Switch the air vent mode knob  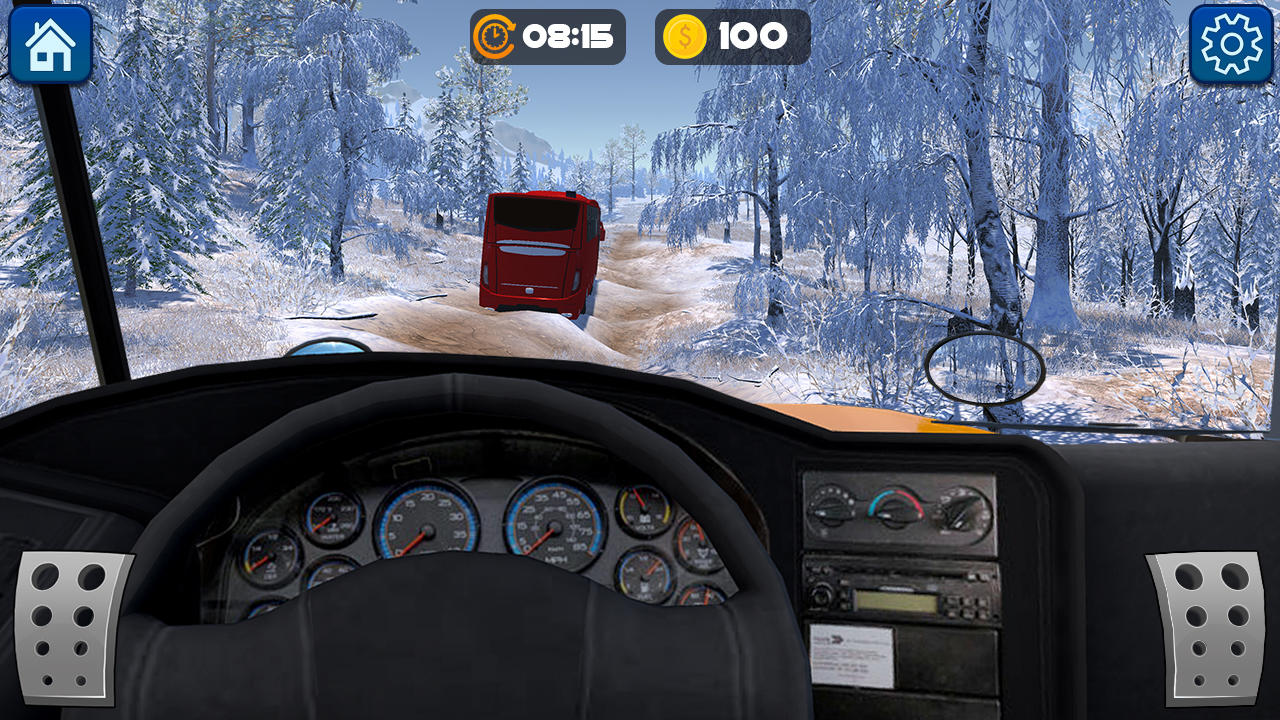point(959,513)
